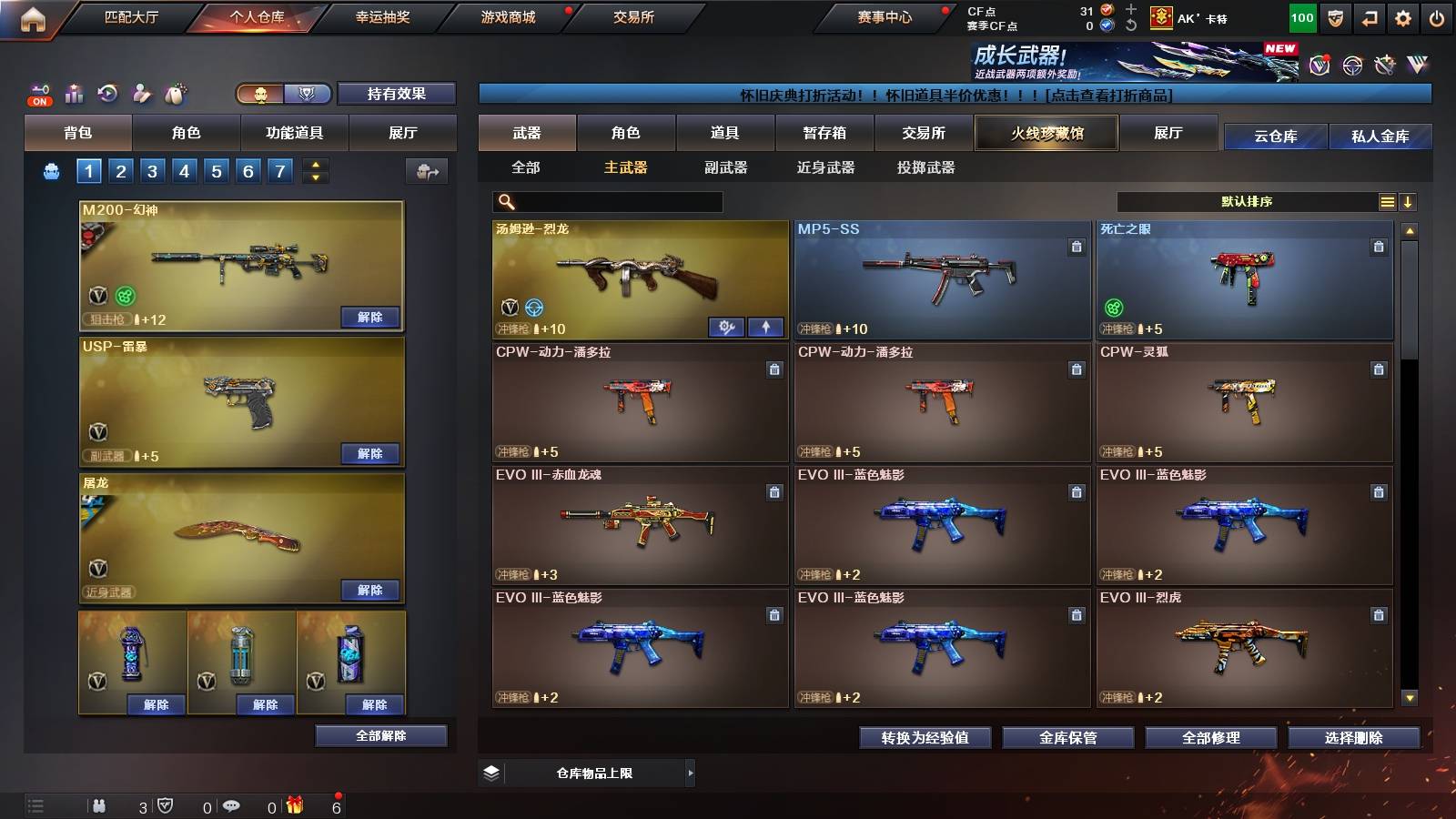Expand the 仓库物品上限 section arrow
This screenshot has height=819, width=1456.
pos(692,774)
